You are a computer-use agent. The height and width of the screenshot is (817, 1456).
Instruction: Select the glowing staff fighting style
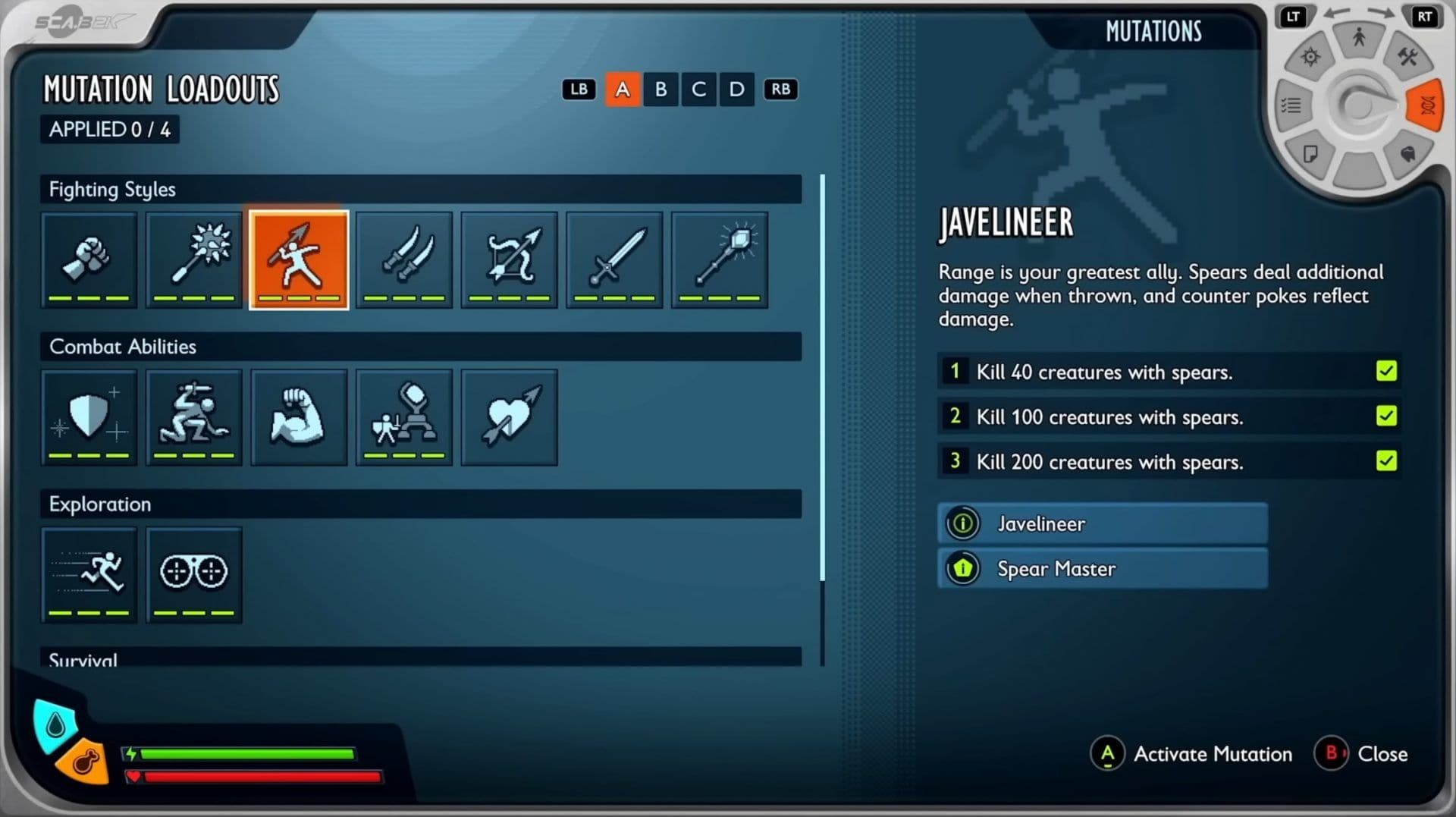tap(720, 259)
